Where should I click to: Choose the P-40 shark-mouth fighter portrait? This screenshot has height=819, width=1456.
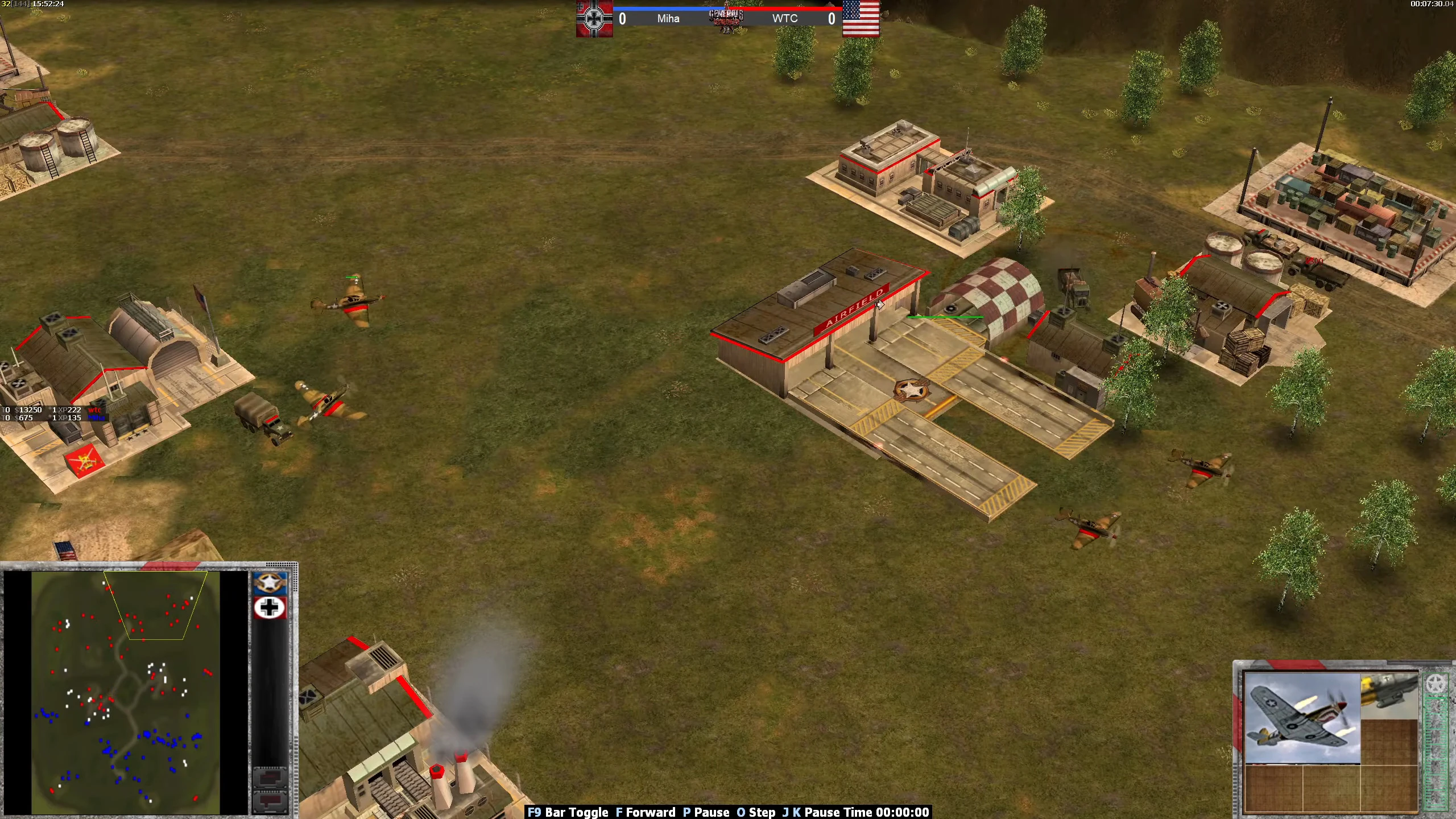click(1301, 718)
